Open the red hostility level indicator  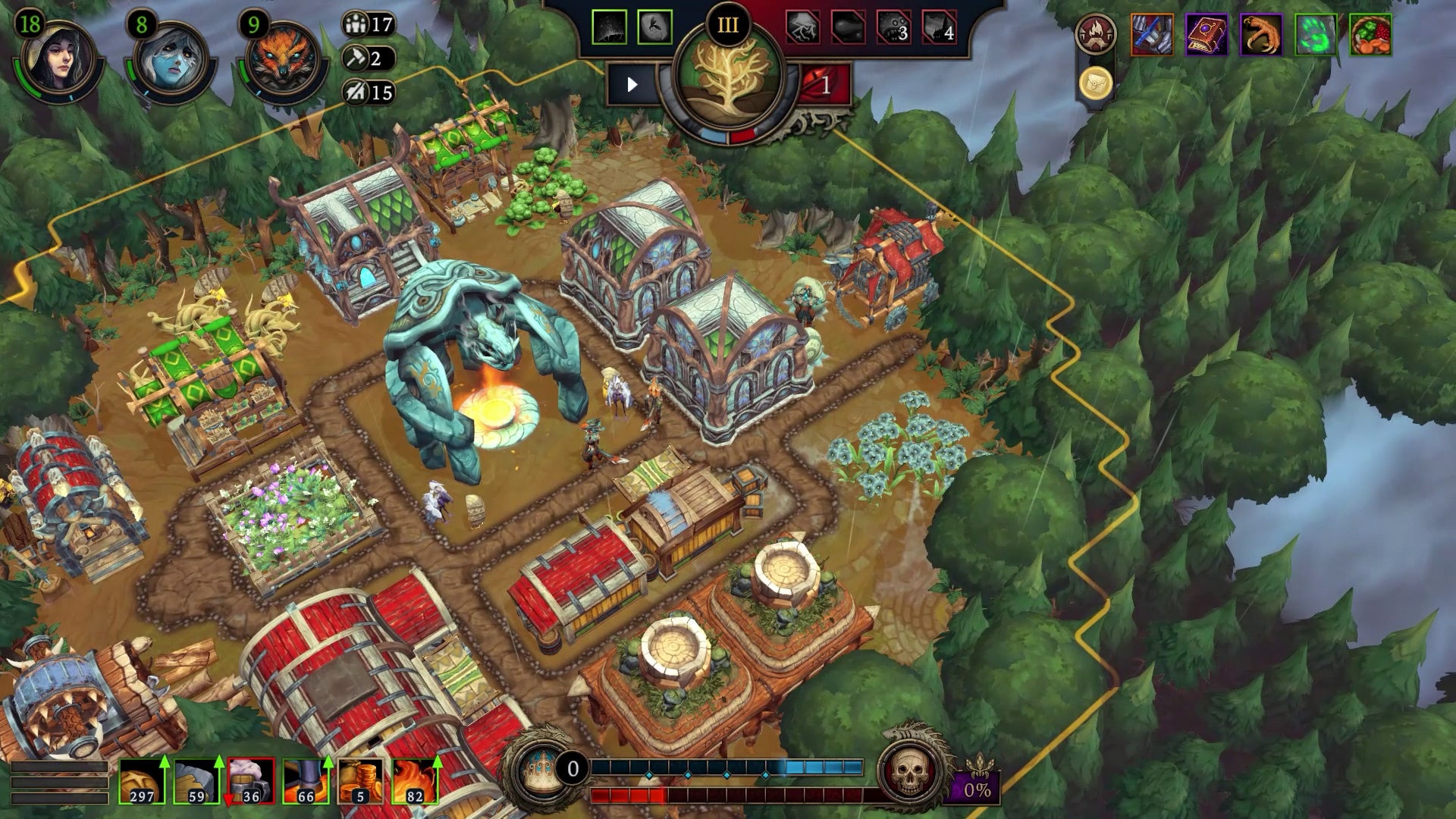pyautogui.click(x=824, y=85)
